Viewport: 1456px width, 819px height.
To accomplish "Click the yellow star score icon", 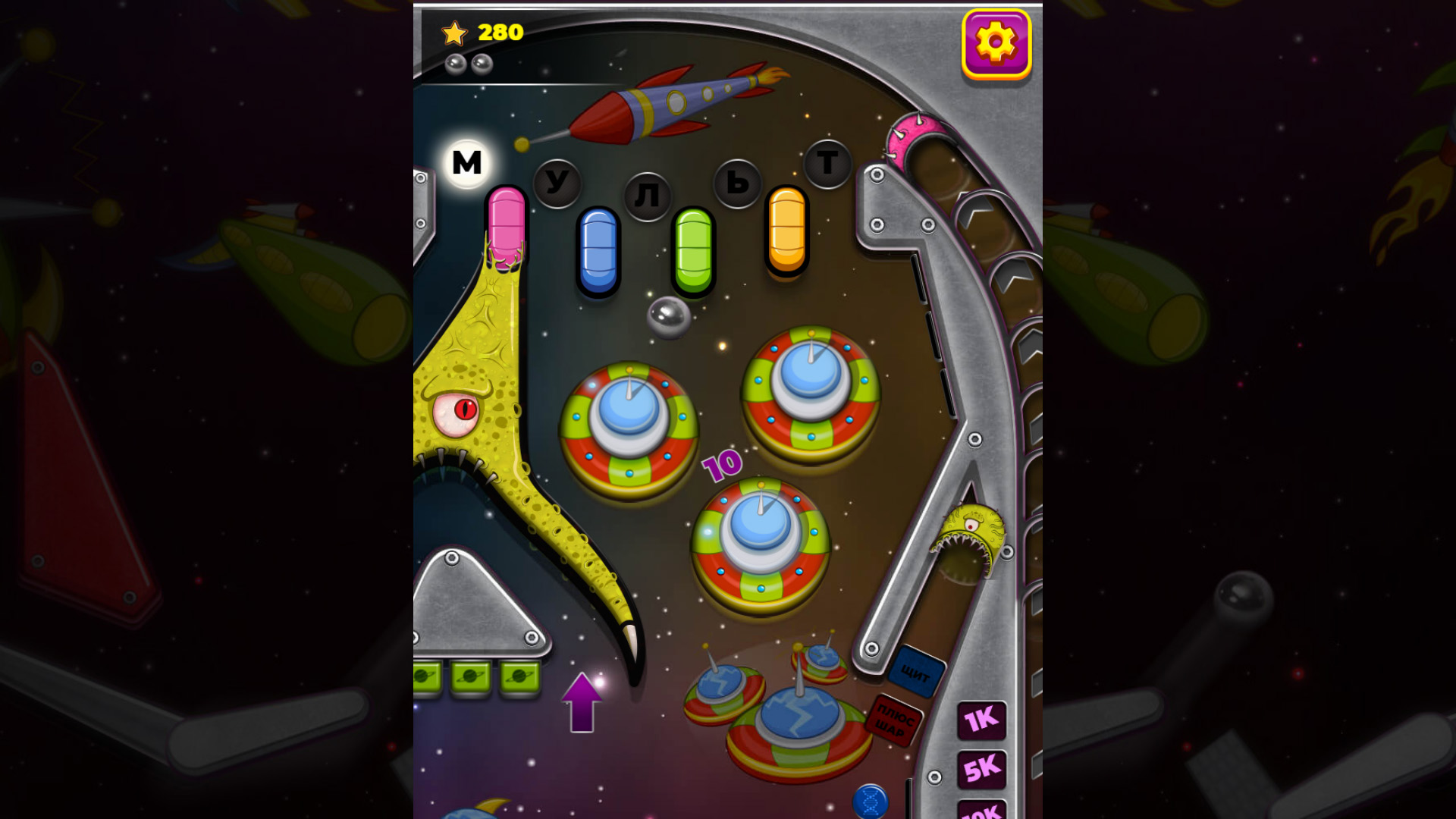I will pos(455,32).
